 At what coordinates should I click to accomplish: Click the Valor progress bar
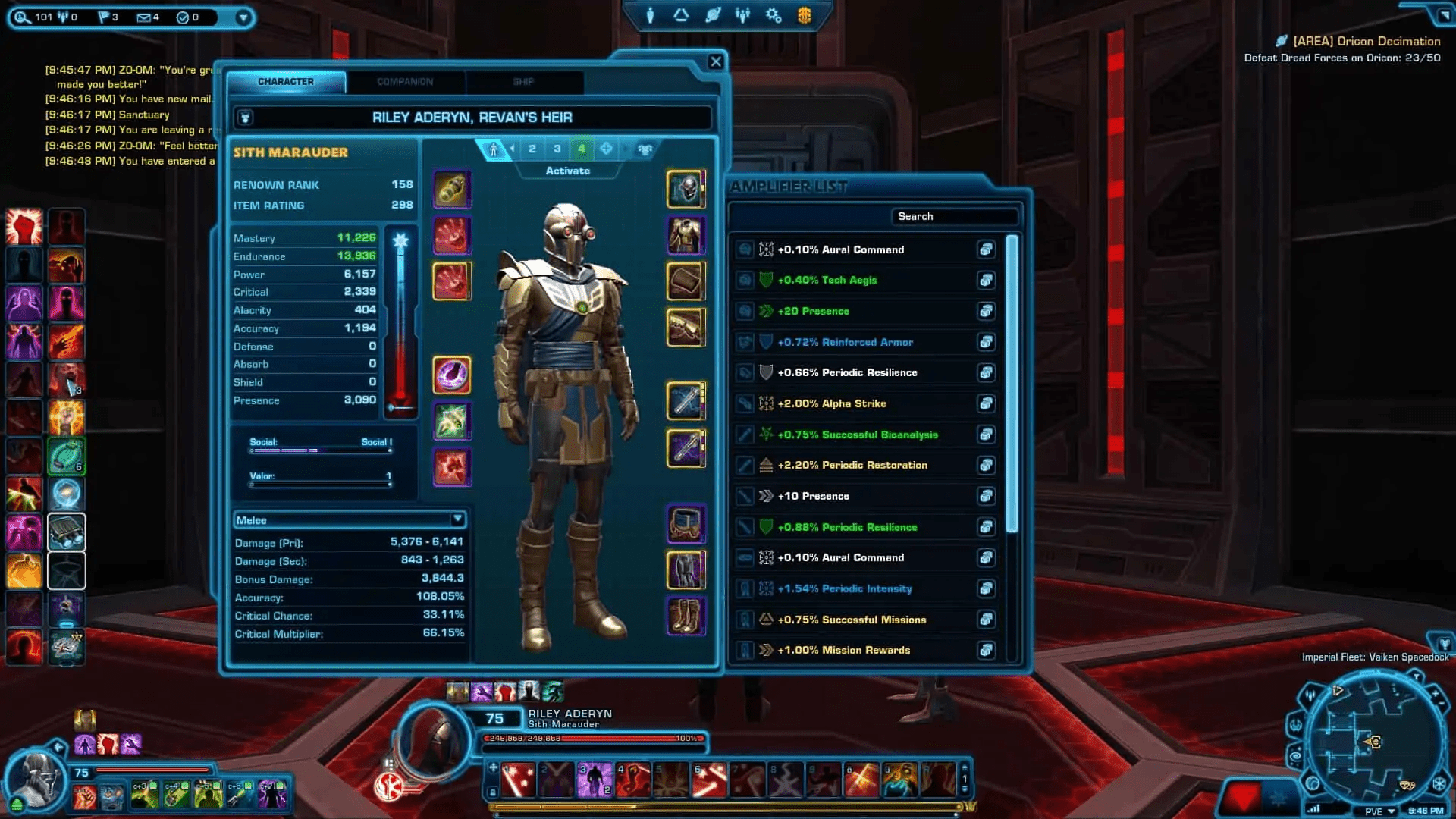(x=322, y=485)
